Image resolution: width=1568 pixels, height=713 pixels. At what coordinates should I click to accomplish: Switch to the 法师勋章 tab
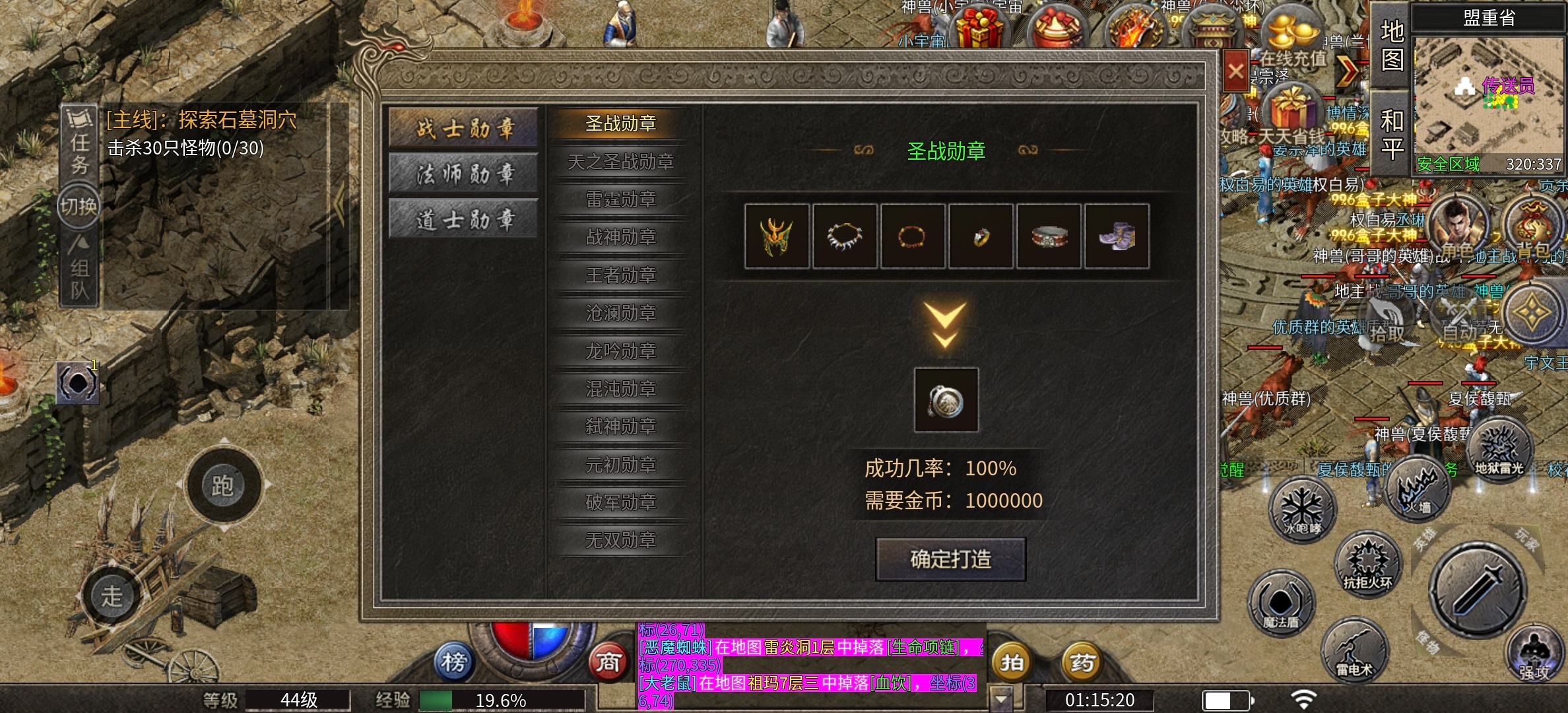pyautogui.click(x=464, y=173)
